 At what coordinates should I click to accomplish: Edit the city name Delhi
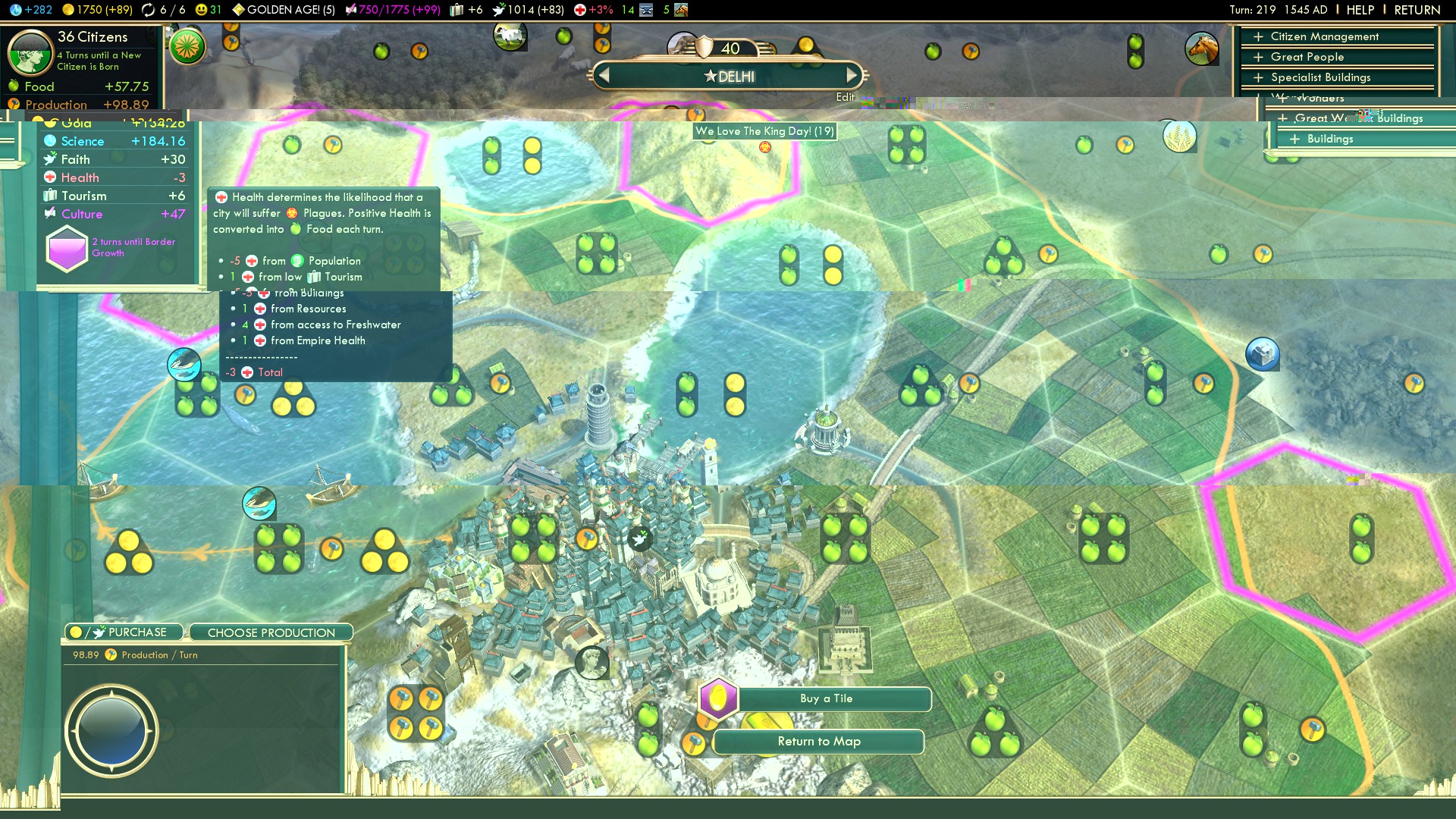click(845, 97)
